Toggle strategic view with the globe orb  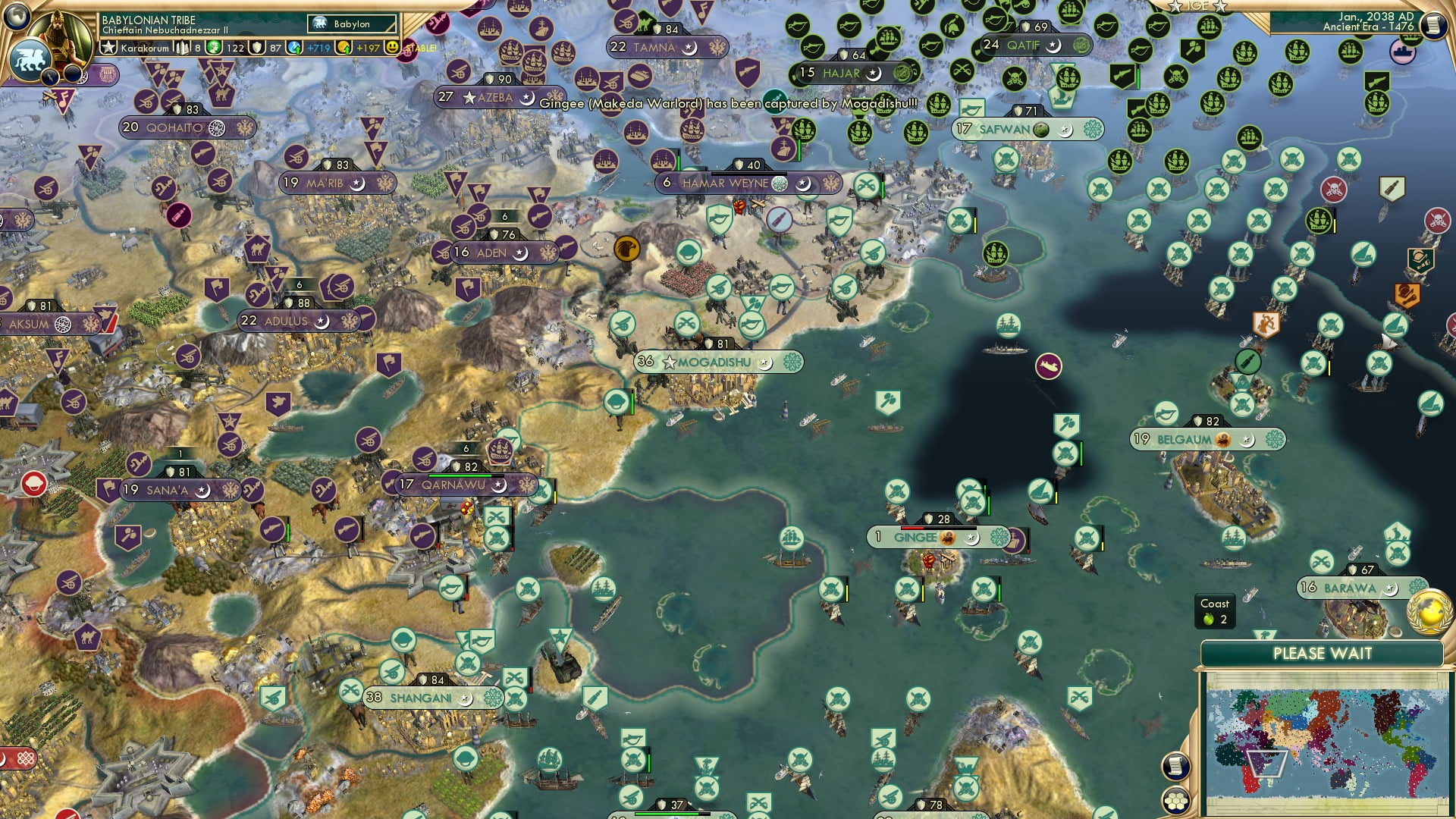click(x=16, y=17)
